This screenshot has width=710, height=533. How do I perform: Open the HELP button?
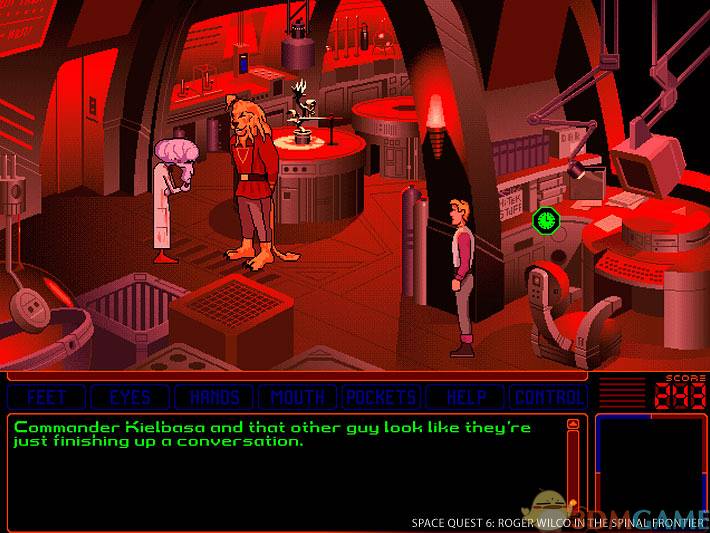point(465,397)
